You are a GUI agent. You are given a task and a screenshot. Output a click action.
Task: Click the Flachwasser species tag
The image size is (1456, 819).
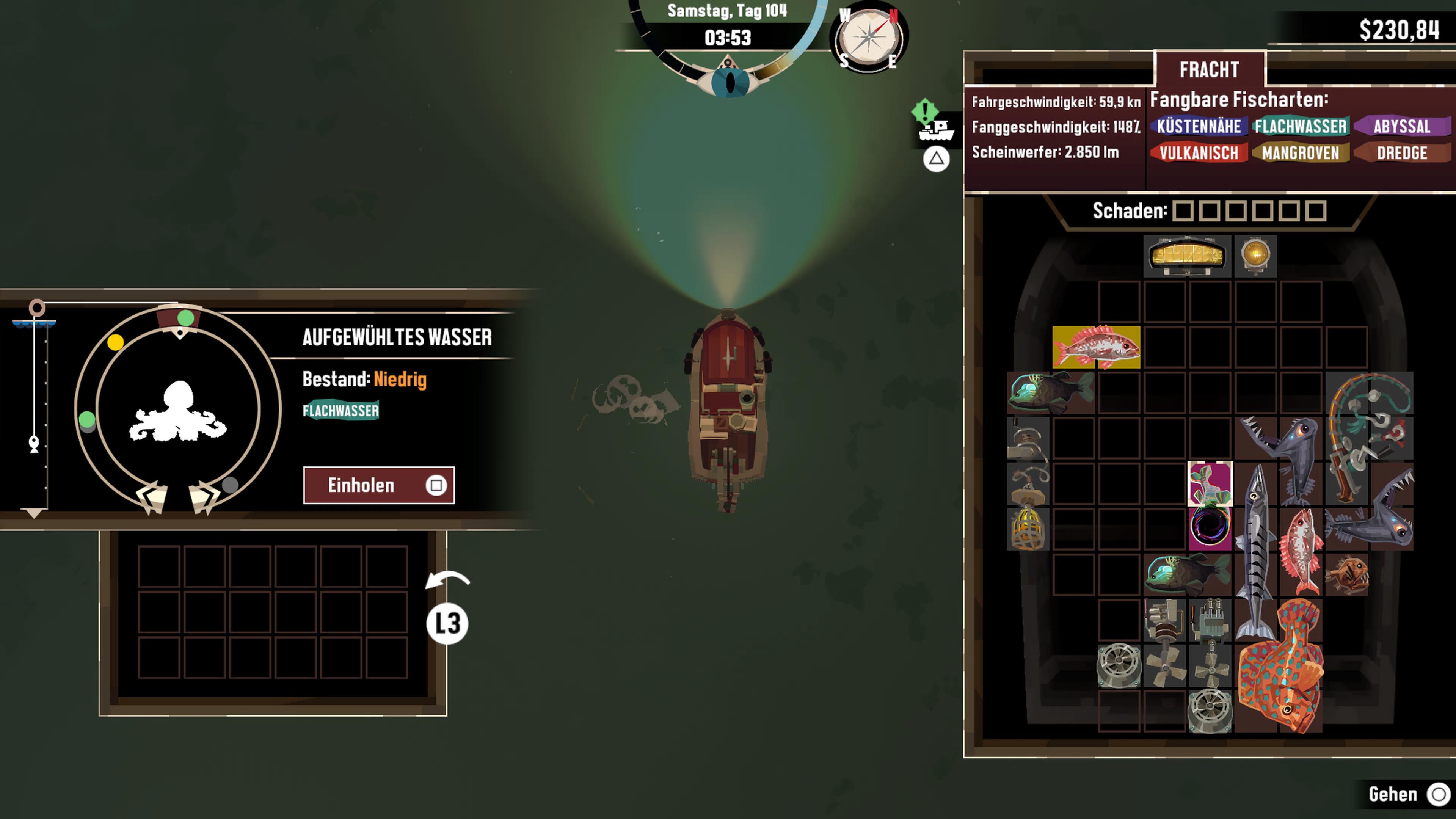click(x=1300, y=127)
